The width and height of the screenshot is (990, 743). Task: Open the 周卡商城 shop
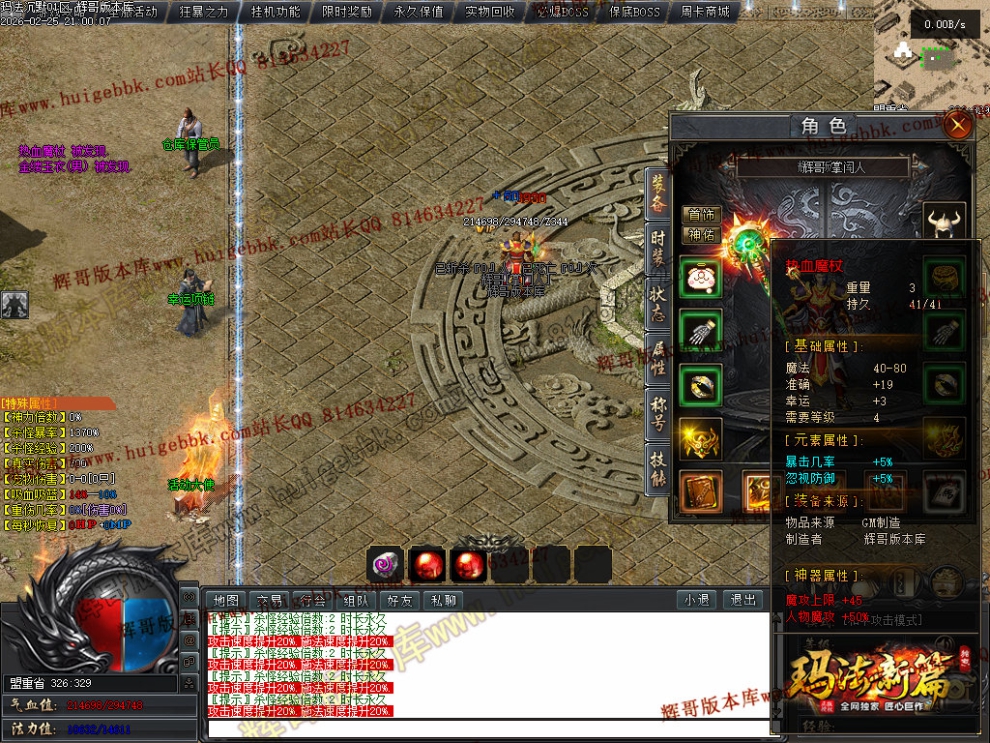[x=704, y=12]
